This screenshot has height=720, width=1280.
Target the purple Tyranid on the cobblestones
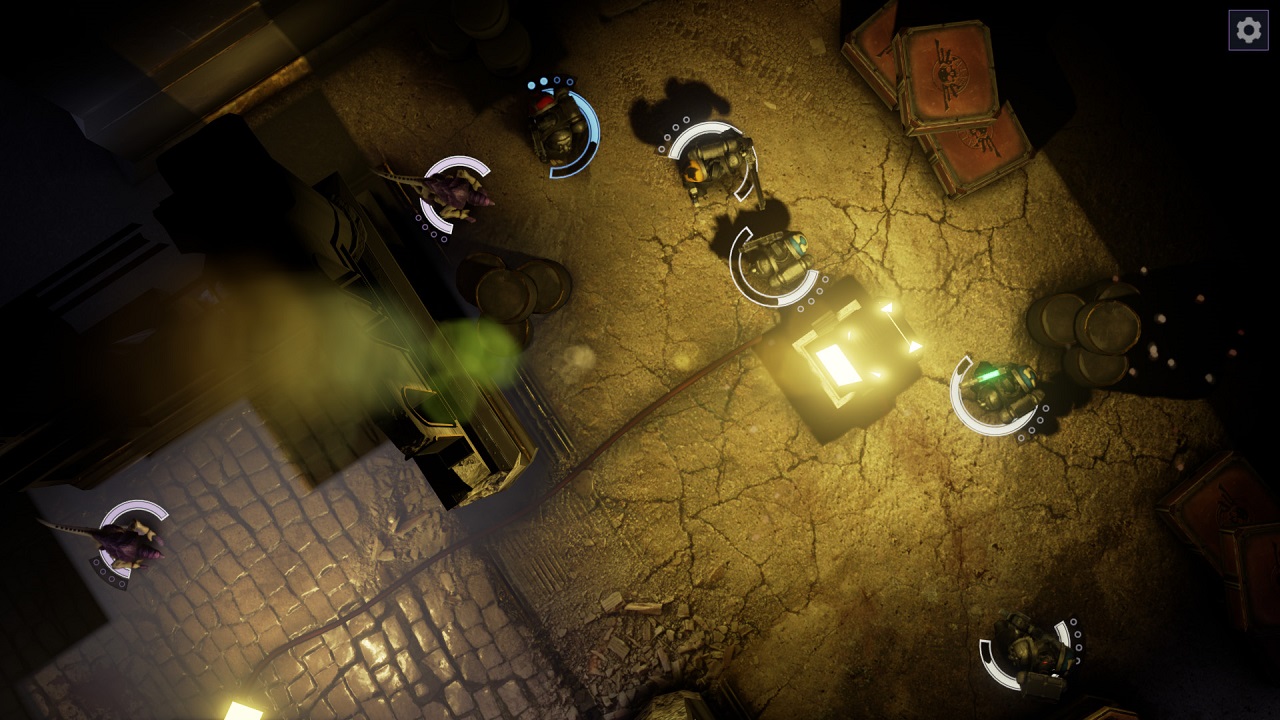130,540
